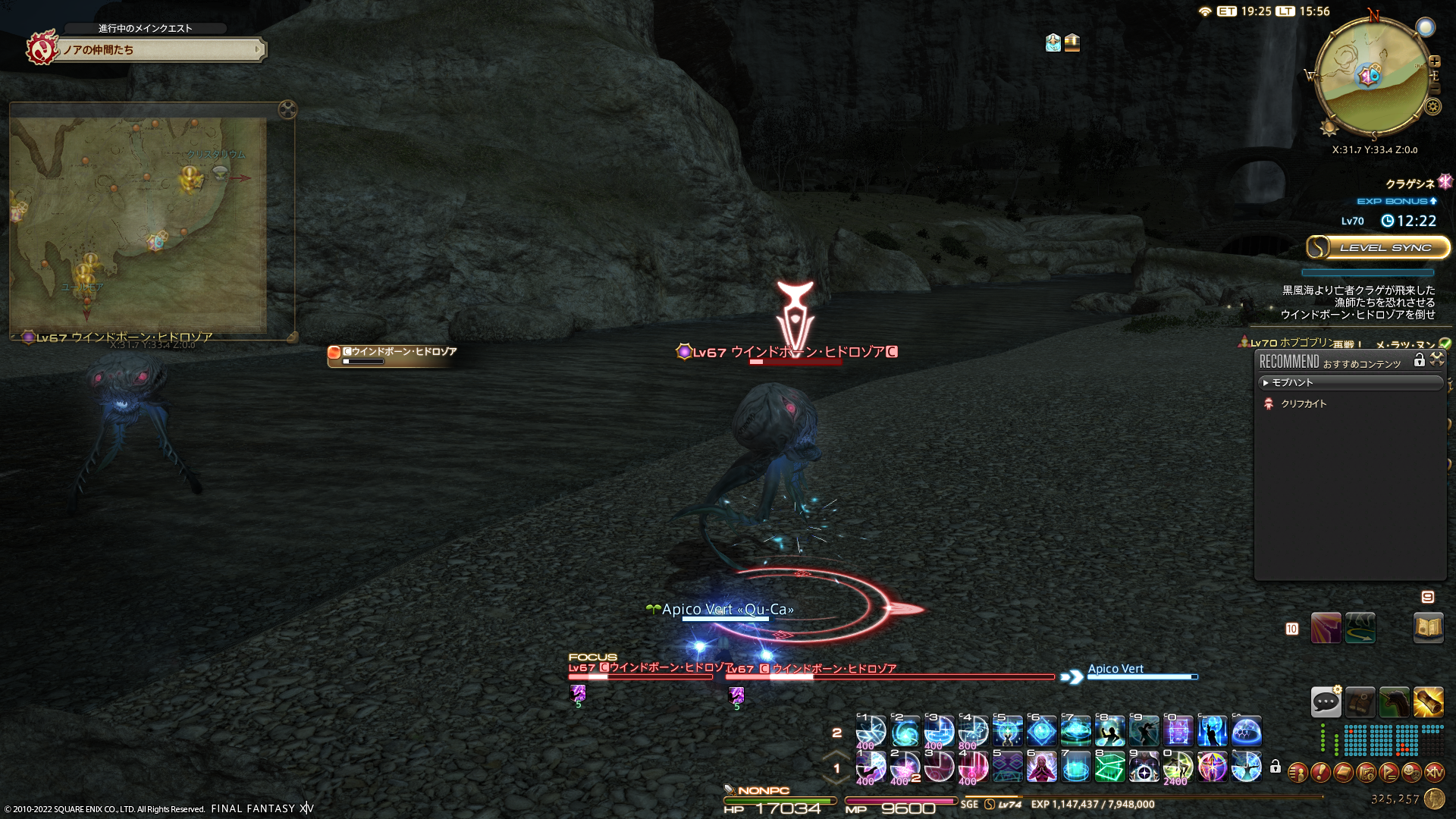Activate the pink praying figure ability

[x=1042, y=767]
